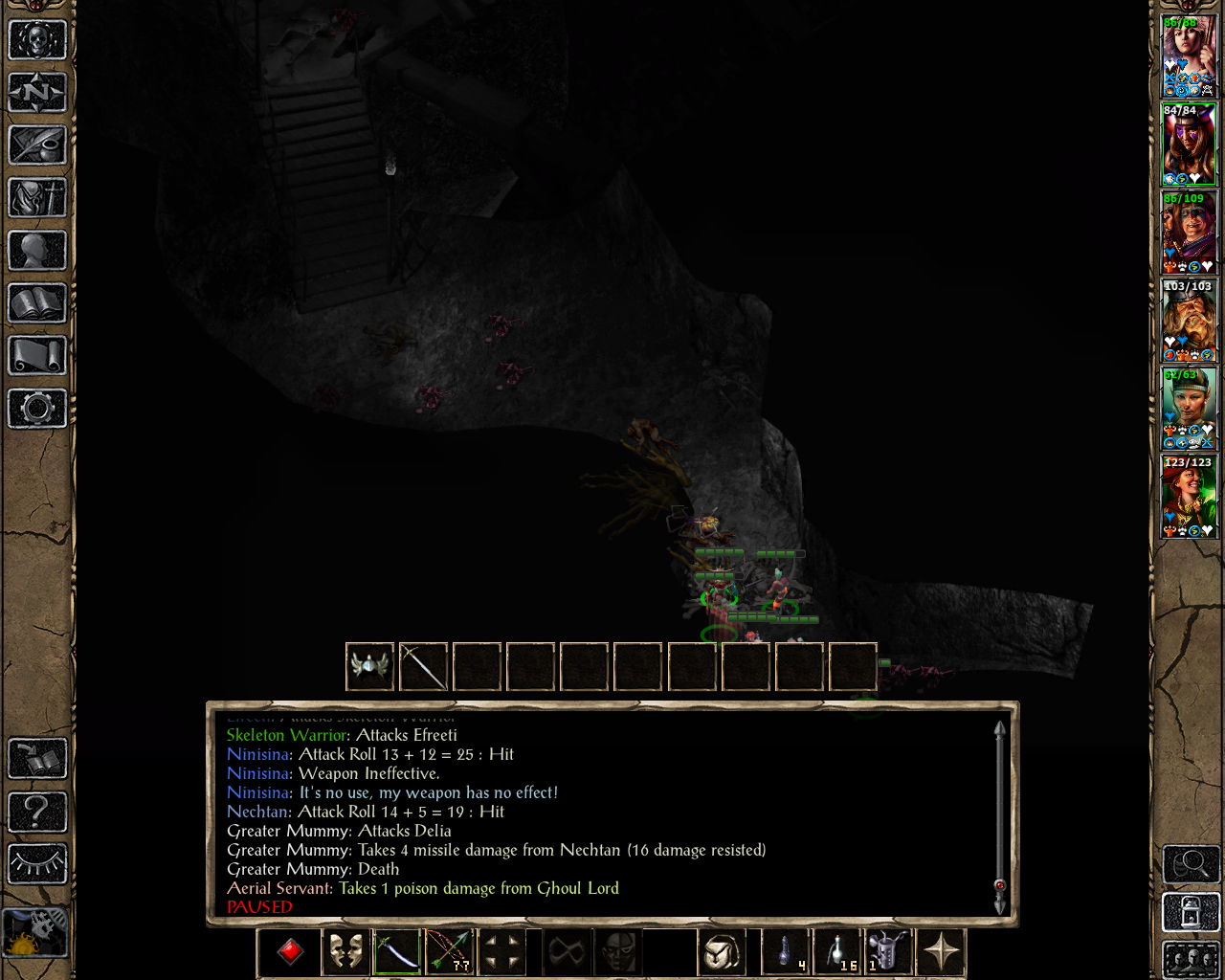Viewport: 1225px width, 980px height.
Task: Select the party member portrait showing 103/103
Action: (x=1189, y=320)
